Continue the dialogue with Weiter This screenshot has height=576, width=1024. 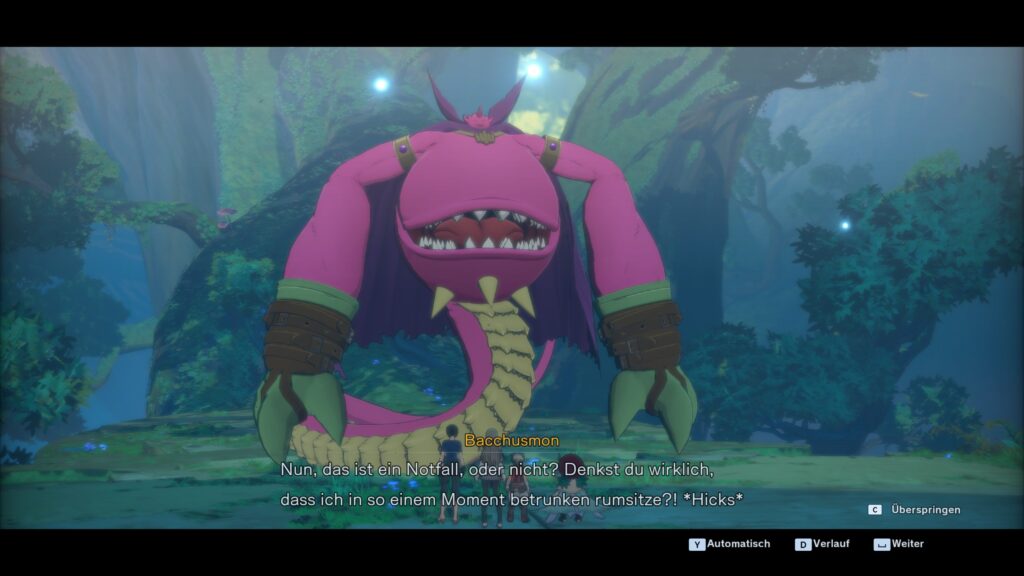899,544
